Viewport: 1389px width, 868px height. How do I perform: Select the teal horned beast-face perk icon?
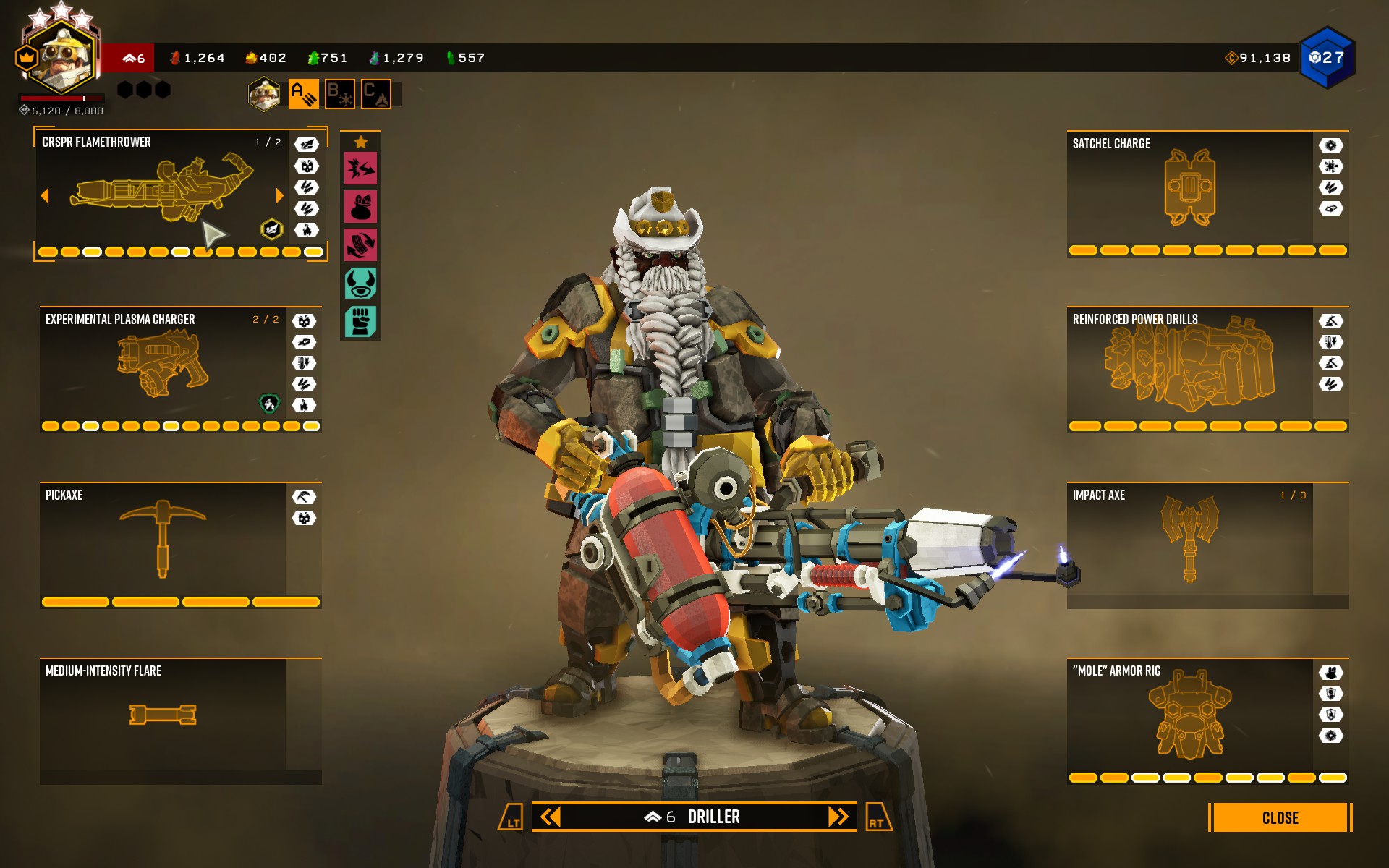(362, 284)
